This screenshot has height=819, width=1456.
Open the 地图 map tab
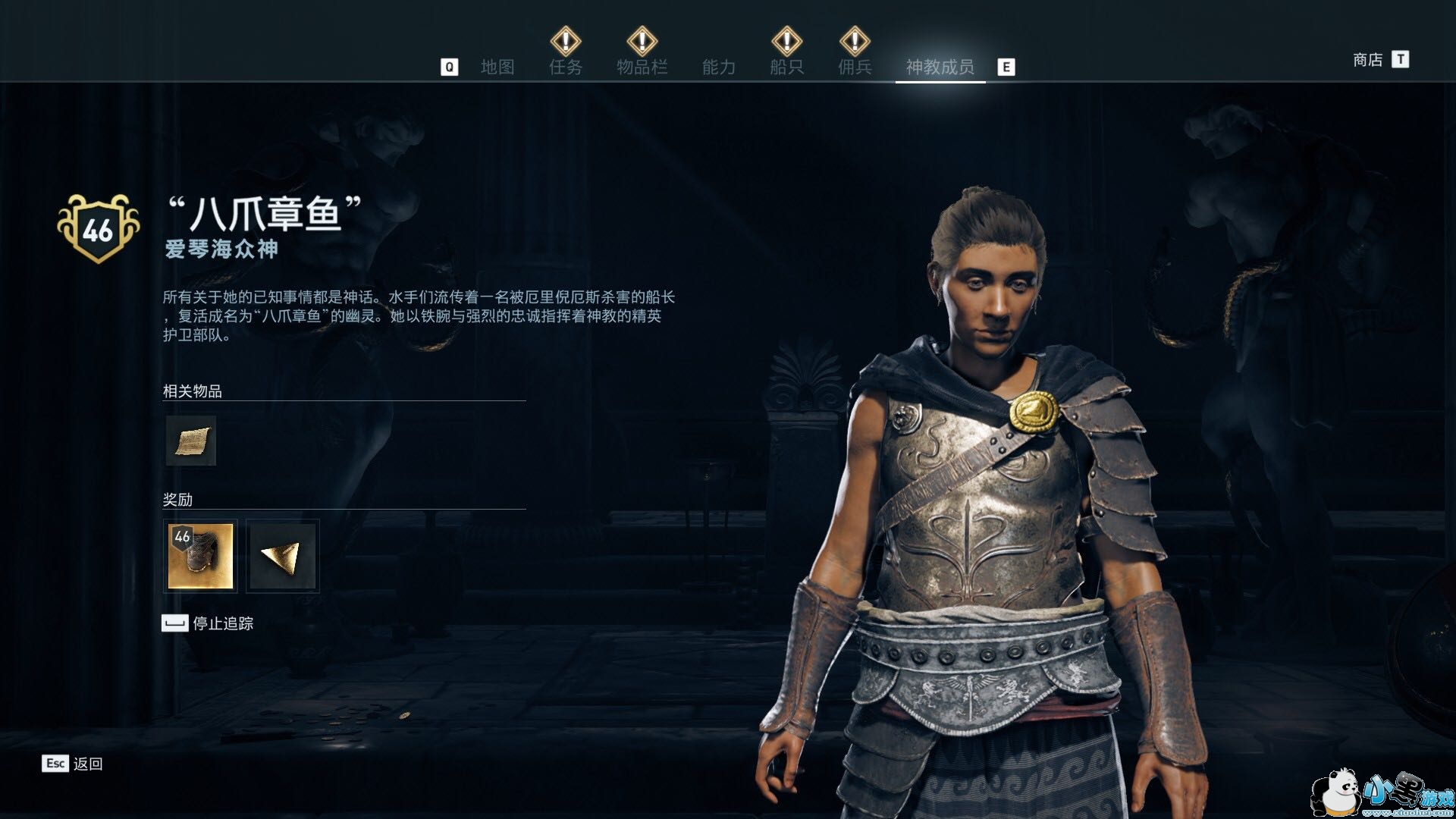(x=497, y=67)
